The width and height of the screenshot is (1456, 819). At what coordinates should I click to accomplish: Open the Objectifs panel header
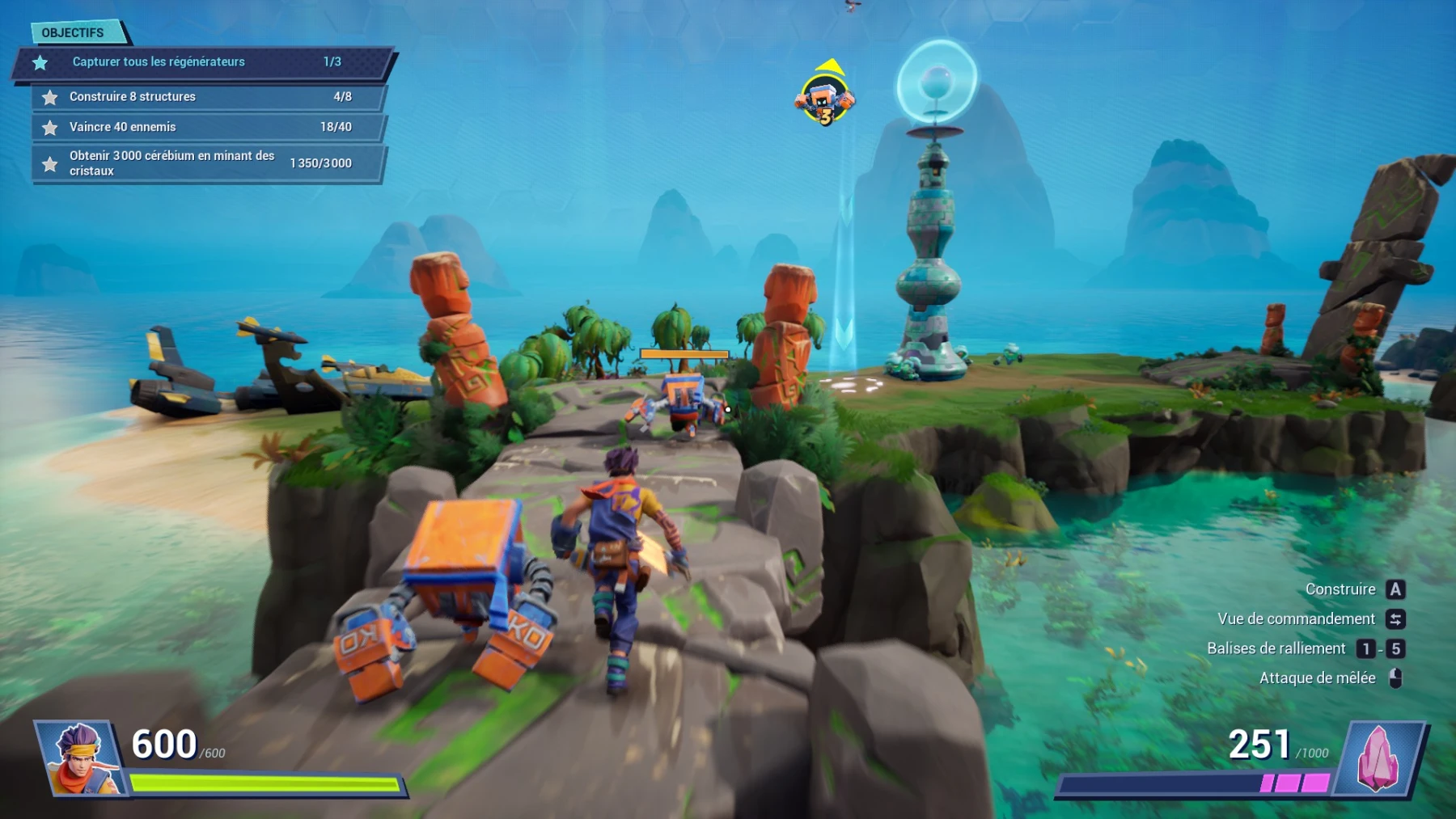(74, 32)
